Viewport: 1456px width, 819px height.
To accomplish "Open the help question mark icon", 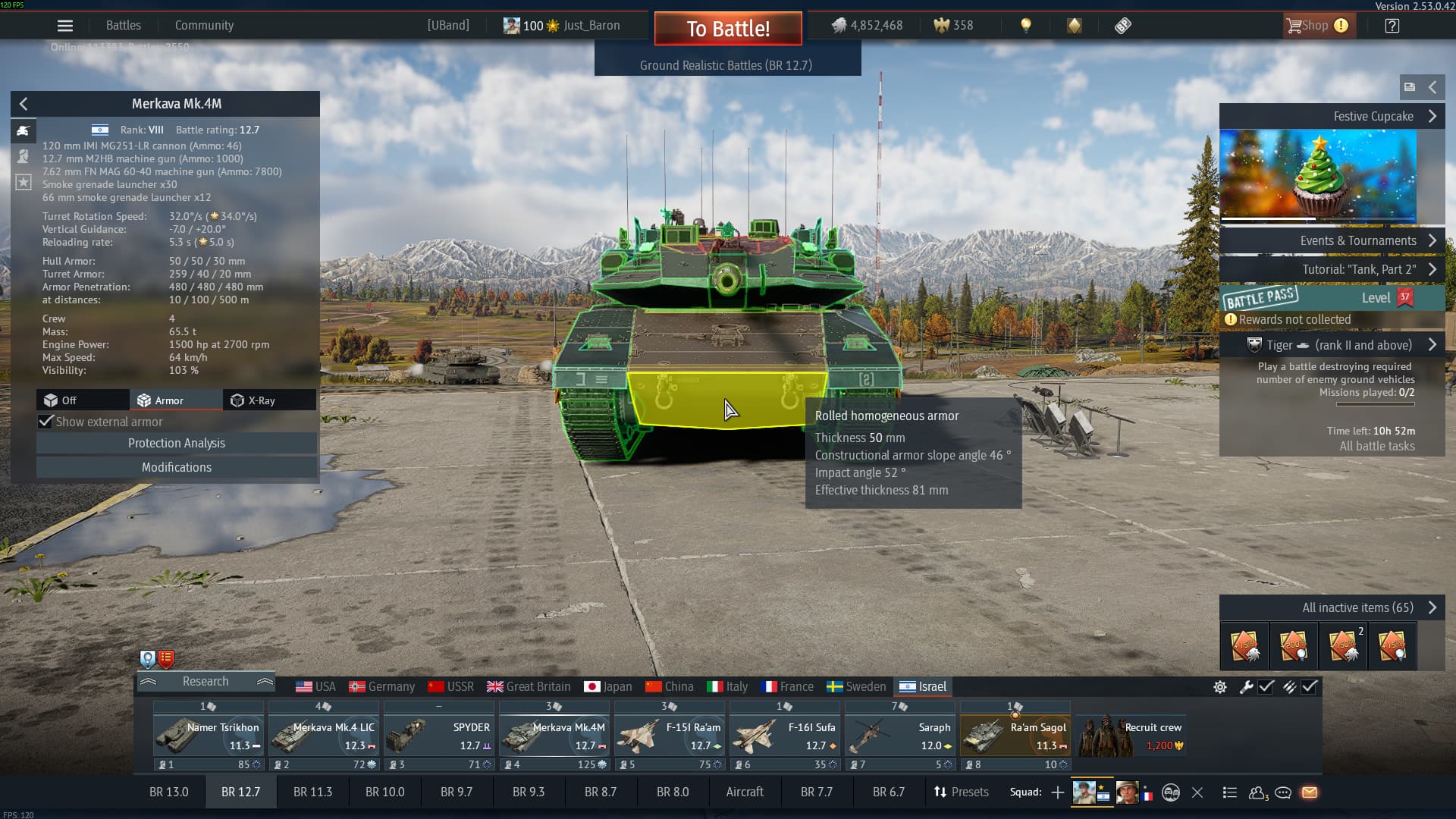I will point(1392,26).
